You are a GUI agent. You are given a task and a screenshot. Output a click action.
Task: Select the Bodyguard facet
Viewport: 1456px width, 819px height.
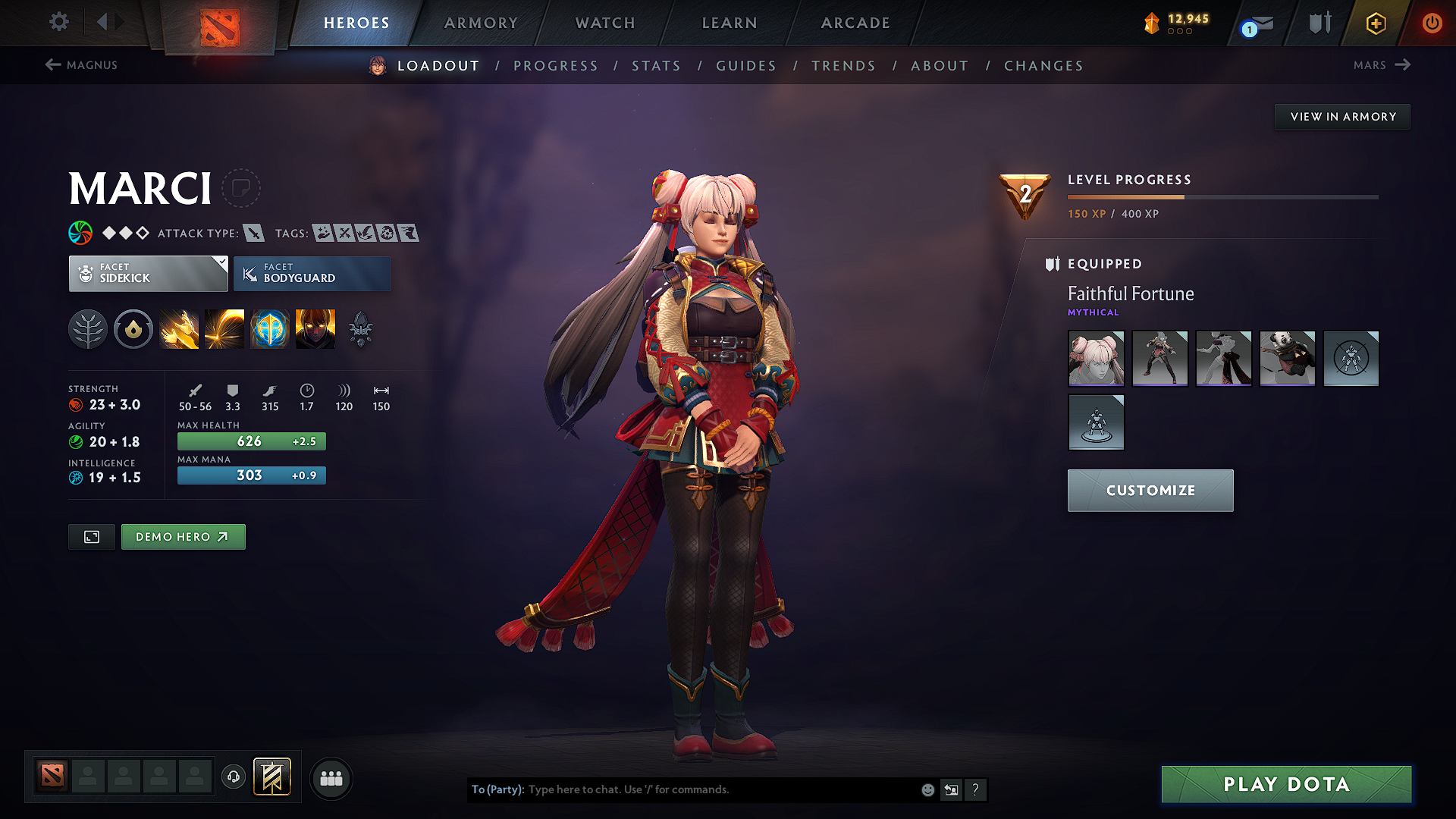(x=312, y=273)
